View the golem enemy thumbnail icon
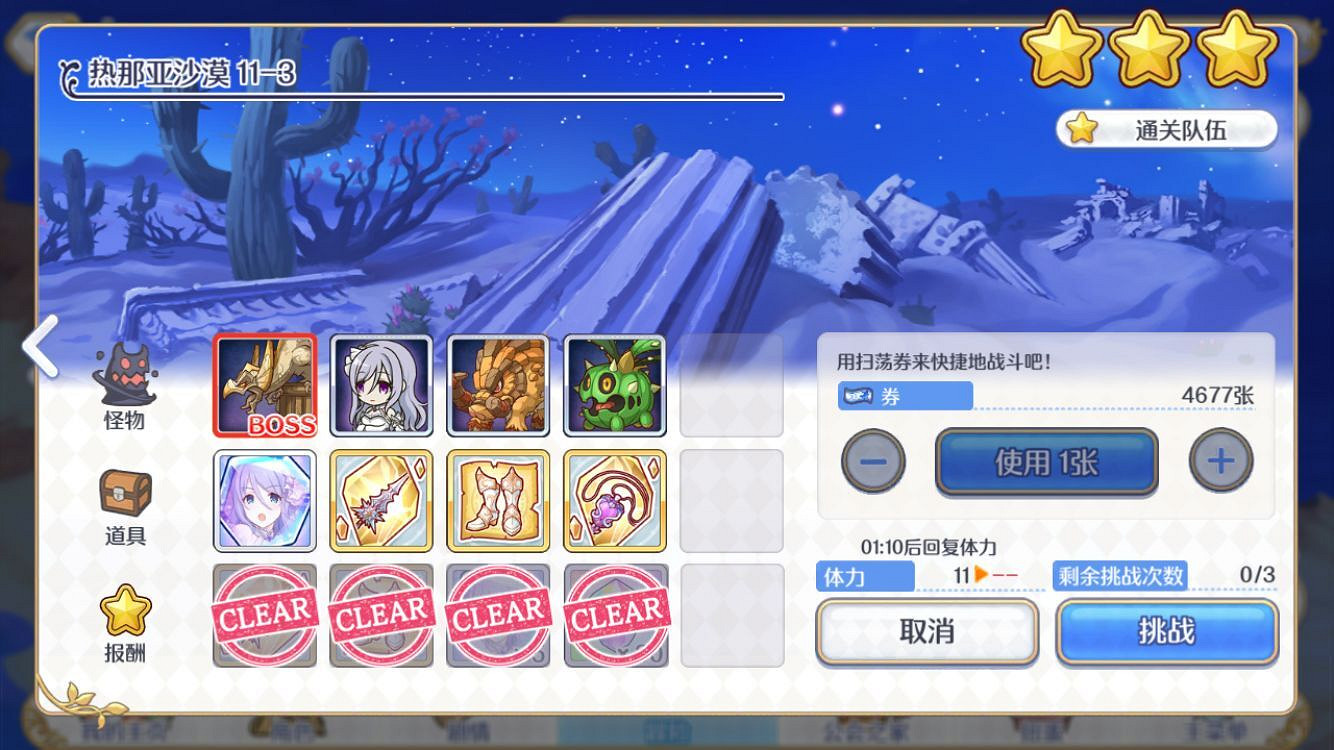1334x750 pixels. pos(498,383)
